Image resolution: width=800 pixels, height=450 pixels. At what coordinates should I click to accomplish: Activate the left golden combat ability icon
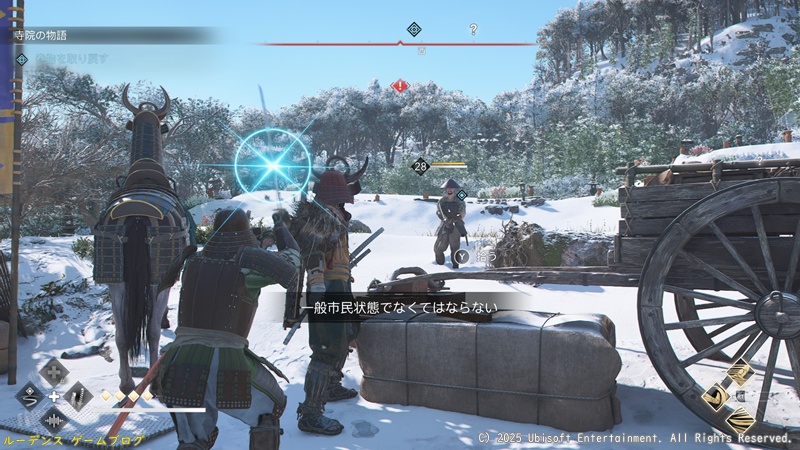tap(716, 397)
